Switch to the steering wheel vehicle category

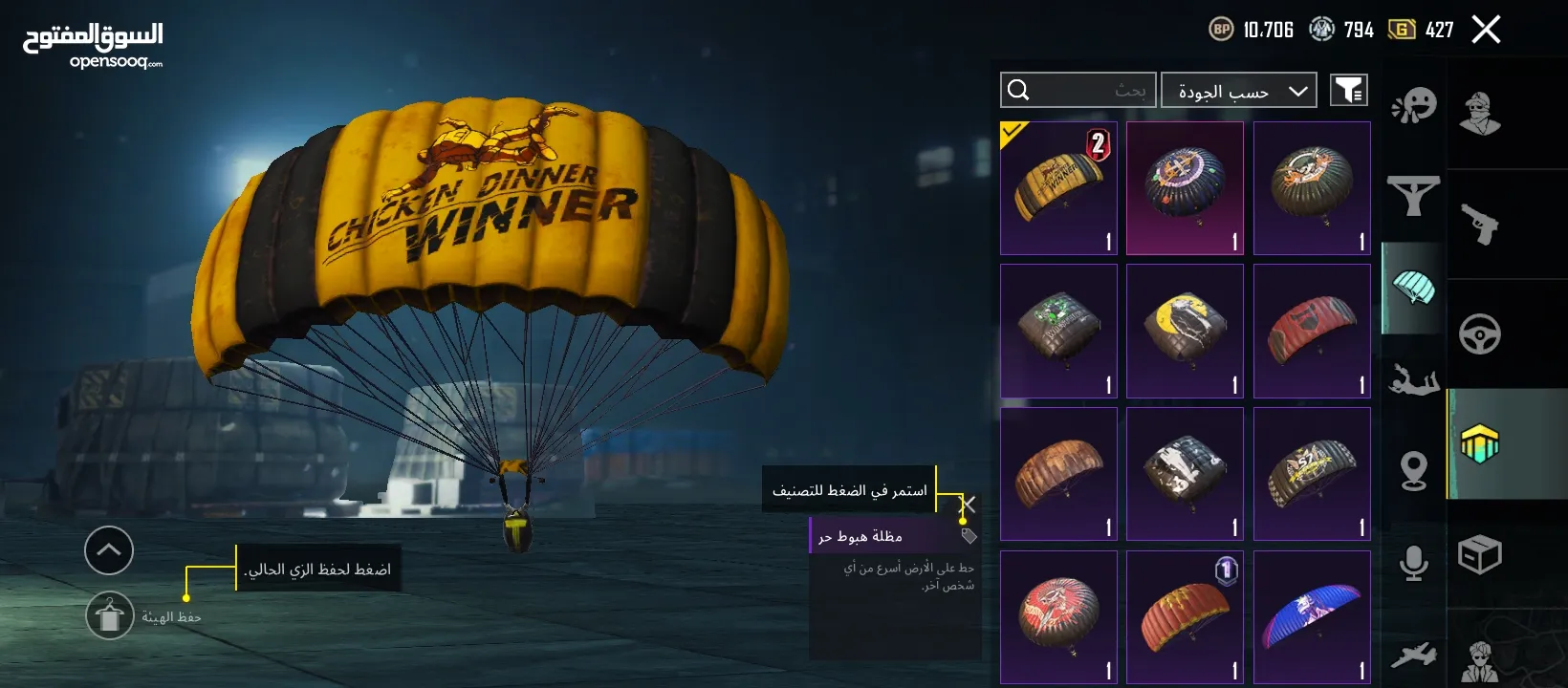point(1479,334)
